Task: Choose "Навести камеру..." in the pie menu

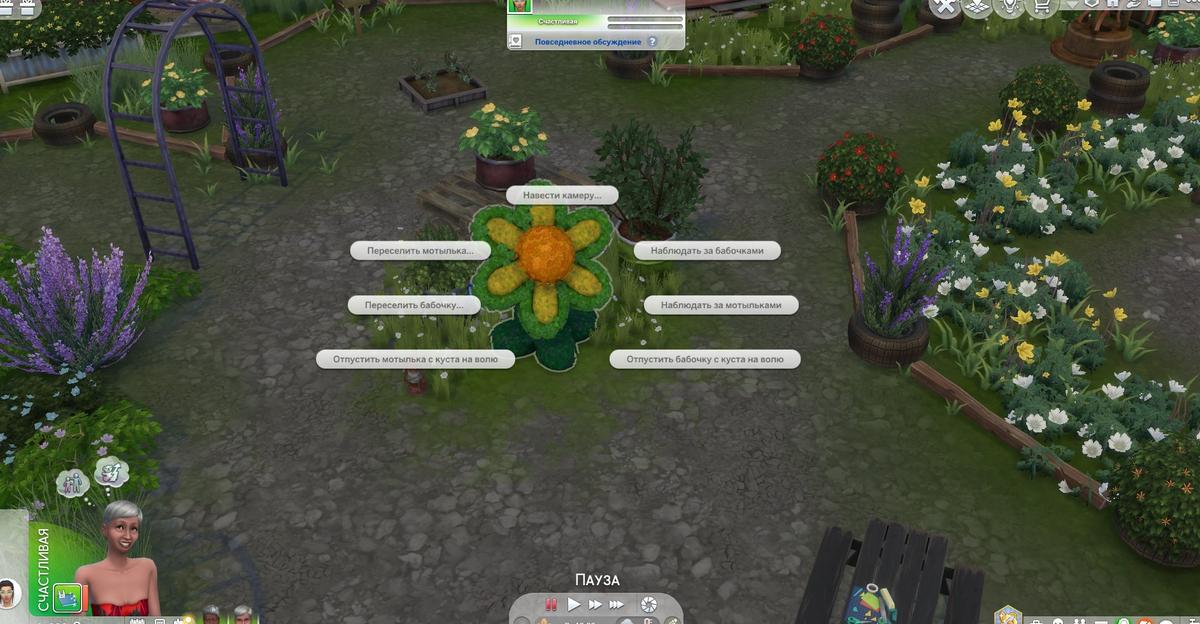Action: (562, 195)
